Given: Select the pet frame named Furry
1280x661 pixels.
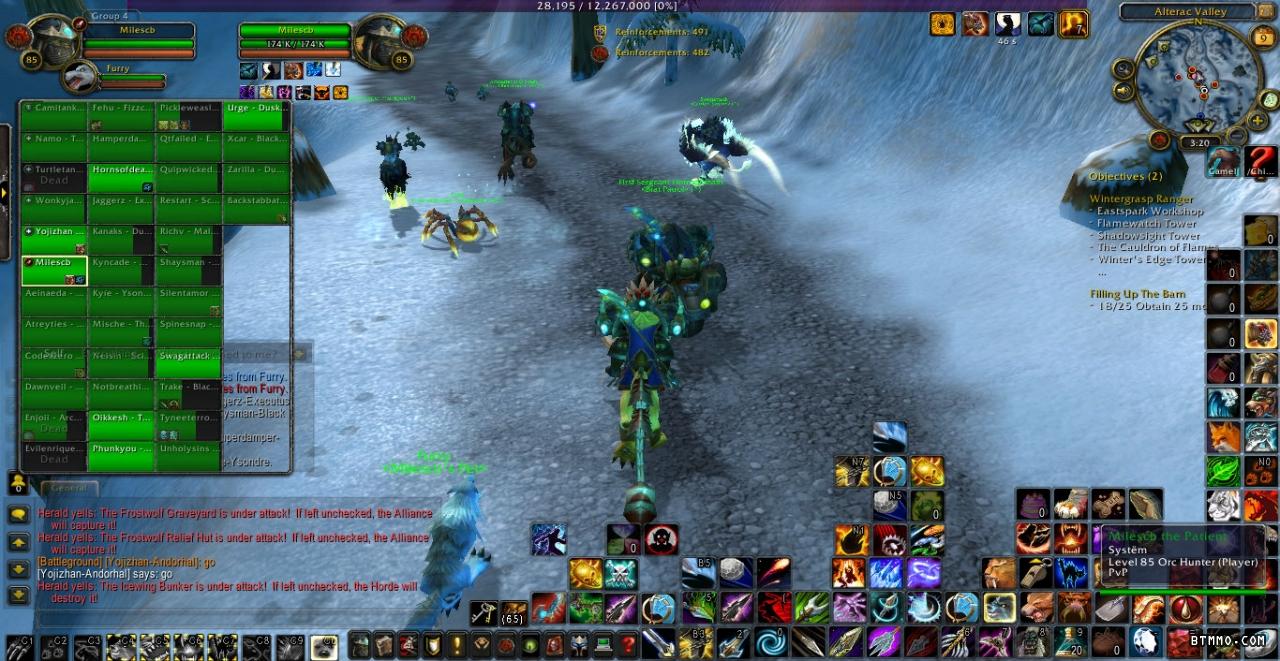Looking at the screenshot, I should pyautogui.click(x=79, y=77).
